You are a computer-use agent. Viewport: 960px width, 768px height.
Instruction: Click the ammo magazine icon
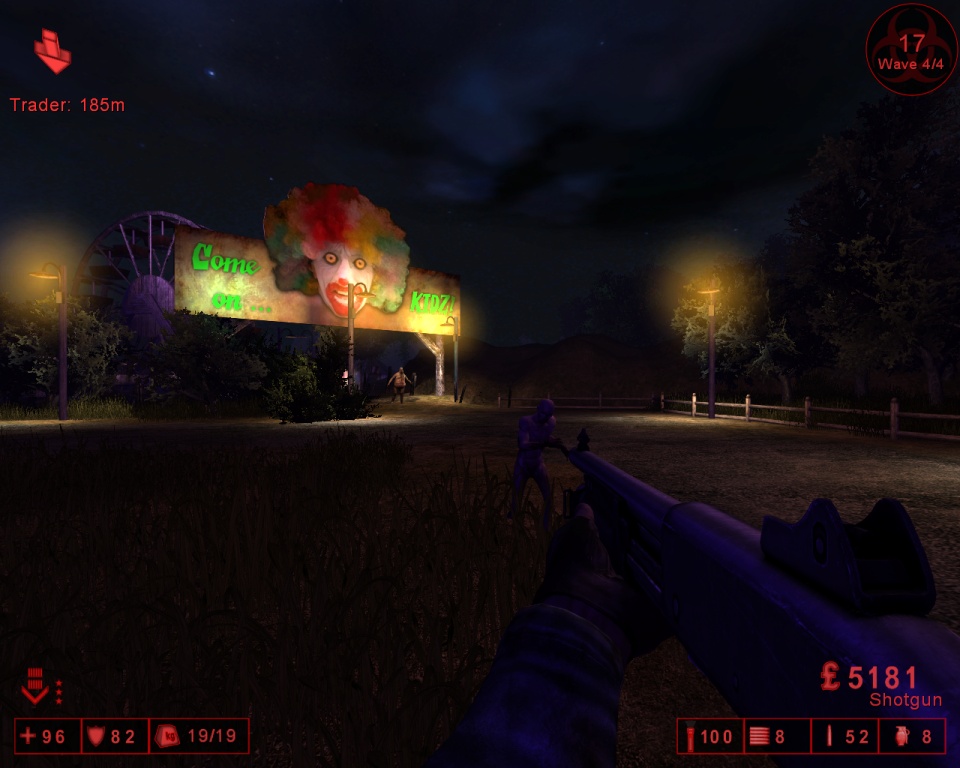(760, 738)
